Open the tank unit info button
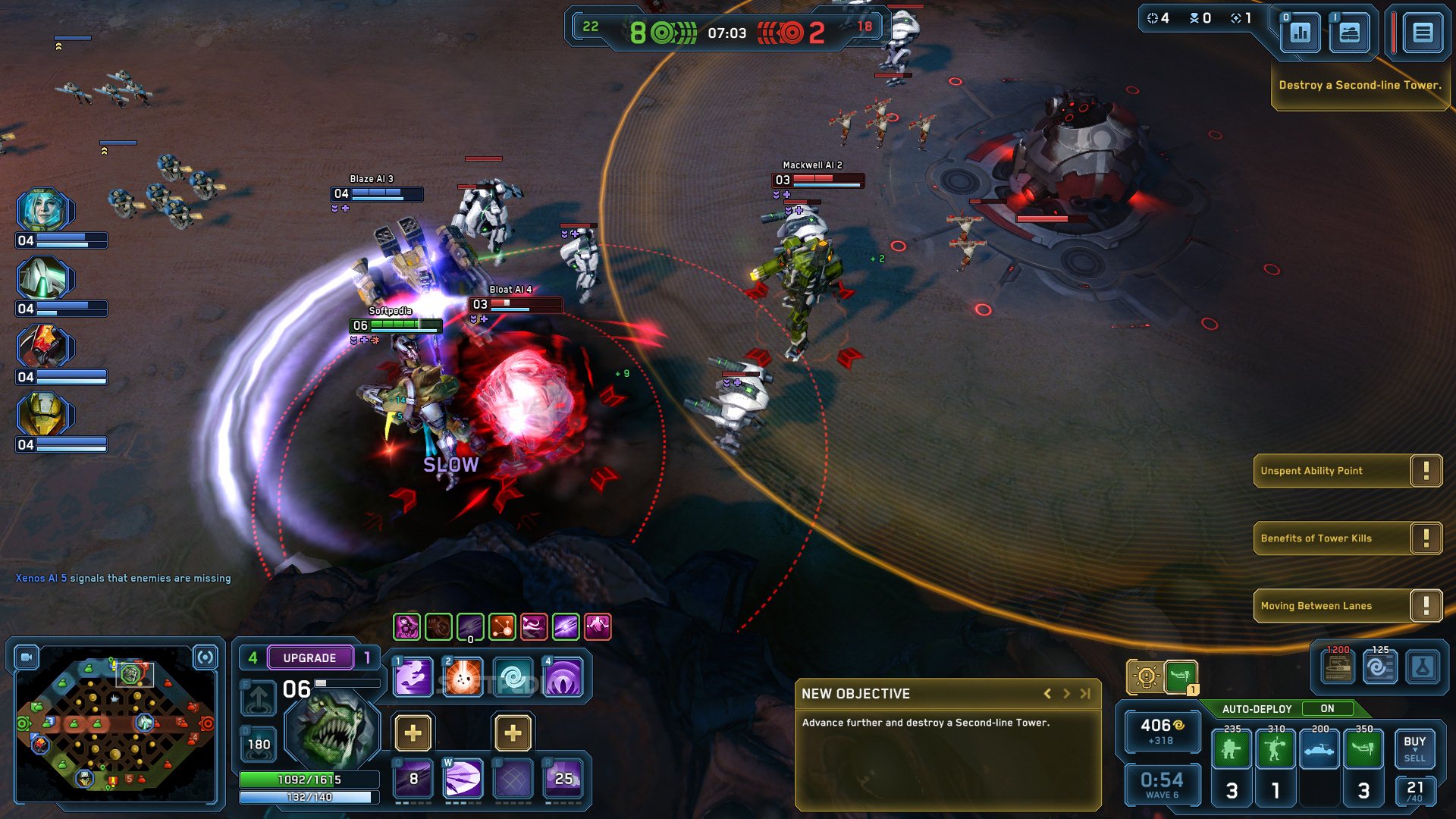The width and height of the screenshot is (1456, 819). click(x=1350, y=33)
